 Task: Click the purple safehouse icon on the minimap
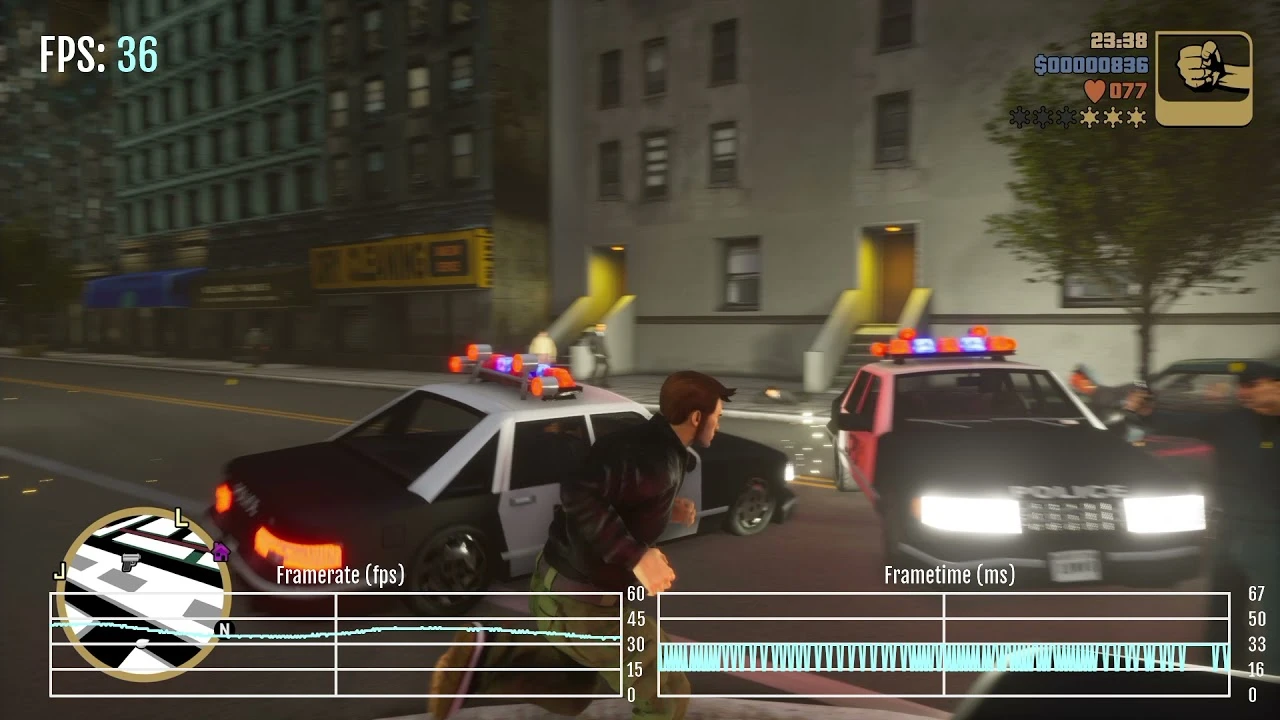click(220, 551)
